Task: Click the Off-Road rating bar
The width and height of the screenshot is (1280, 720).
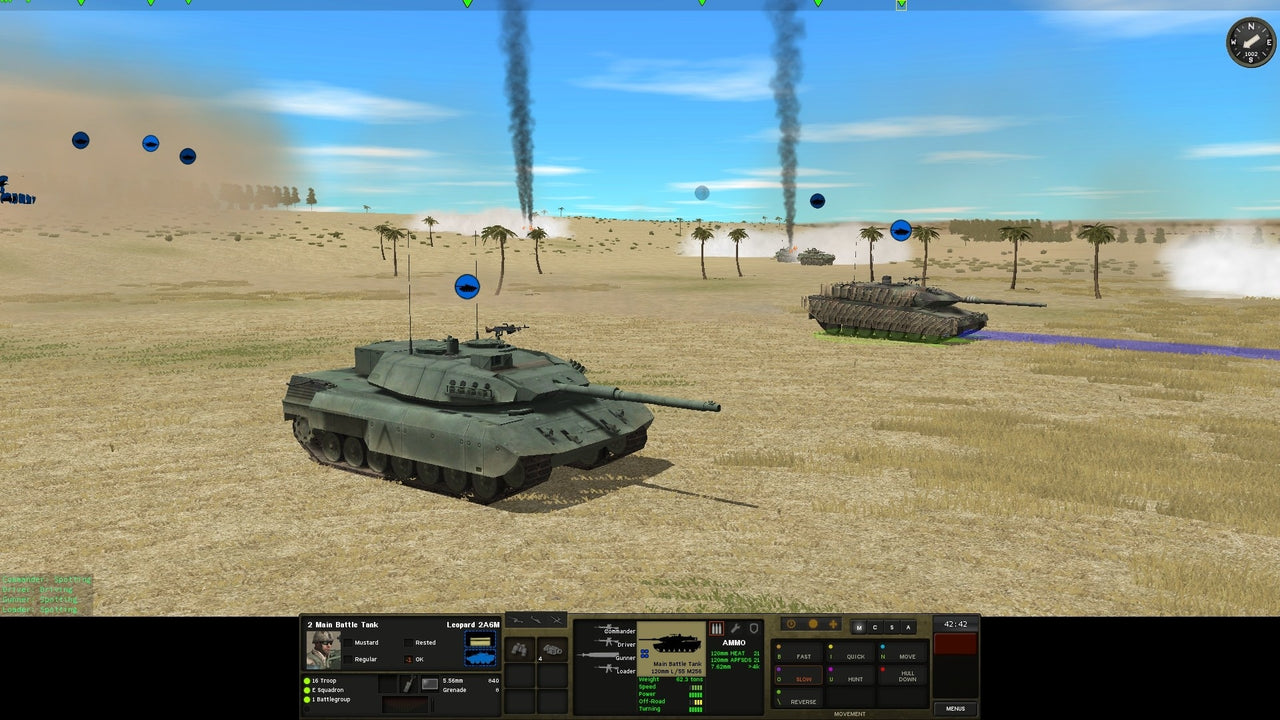Action: click(x=698, y=700)
